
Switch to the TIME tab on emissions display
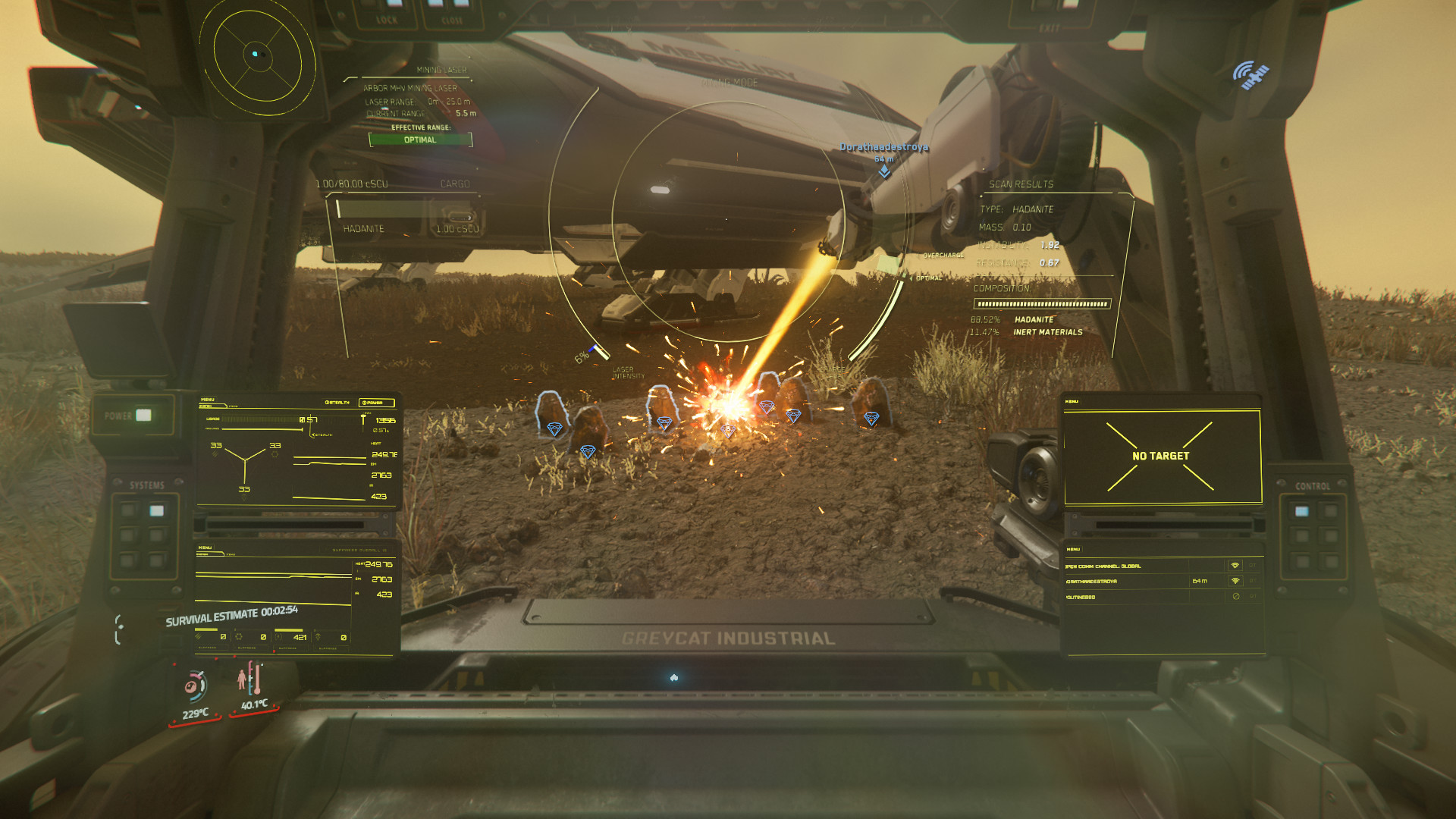pos(231,554)
